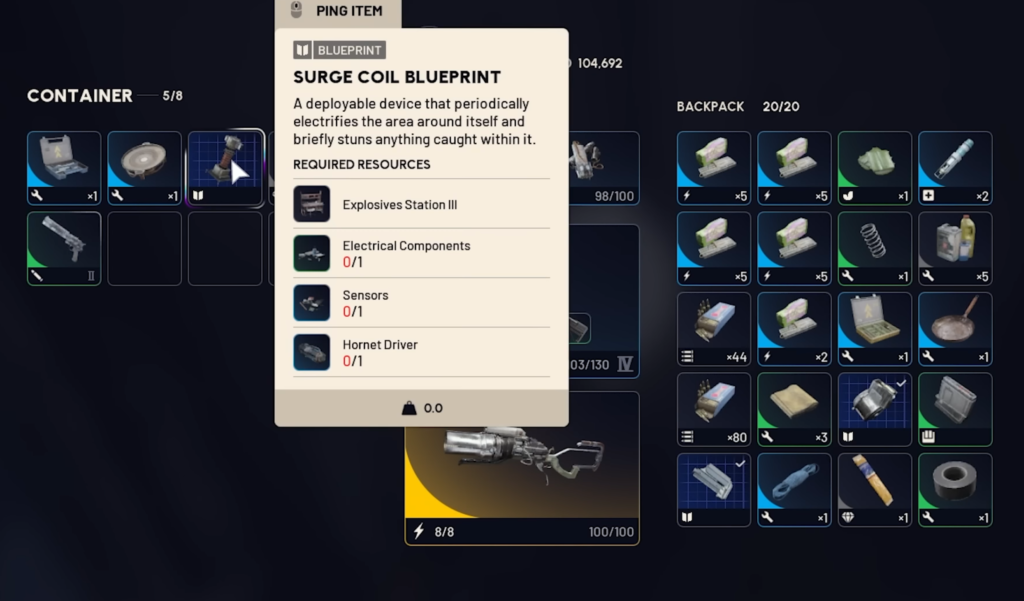The height and width of the screenshot is (601, 1024).
Task: Select the battery stack with quantity two
Action: click(794, 329)
